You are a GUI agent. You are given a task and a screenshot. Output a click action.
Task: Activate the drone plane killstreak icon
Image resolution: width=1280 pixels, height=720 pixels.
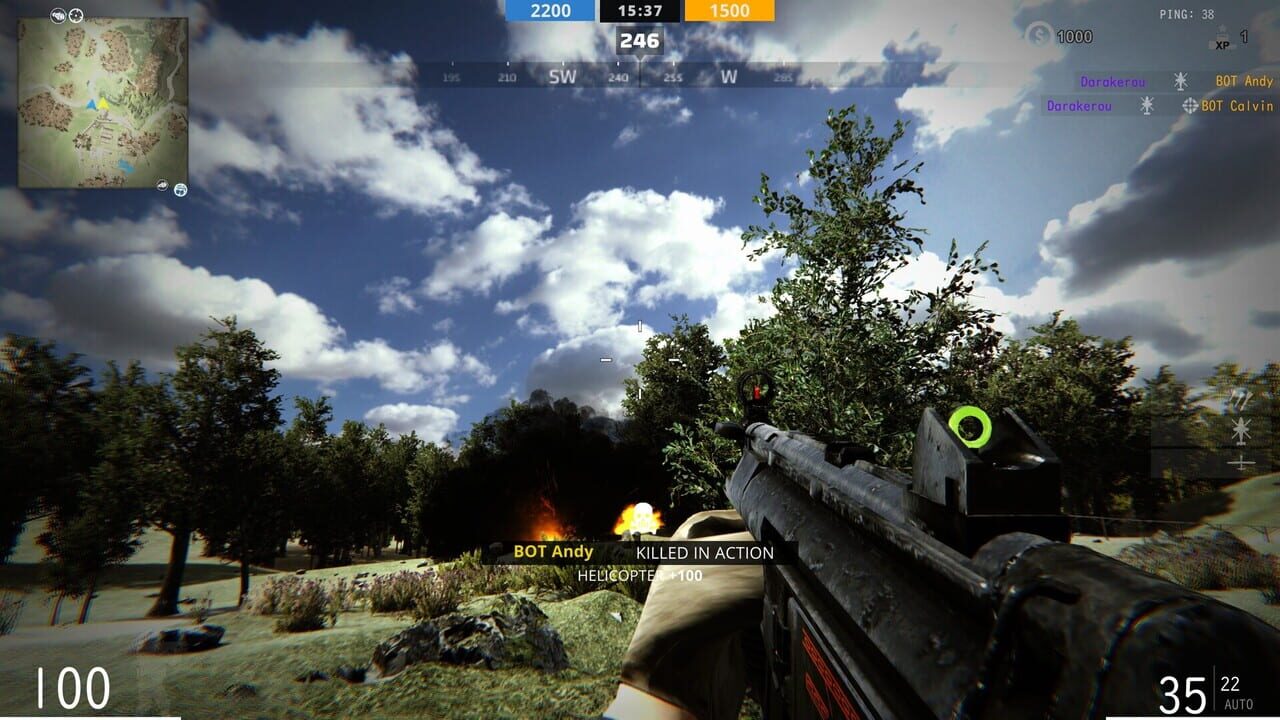[x=1241, y=461]
